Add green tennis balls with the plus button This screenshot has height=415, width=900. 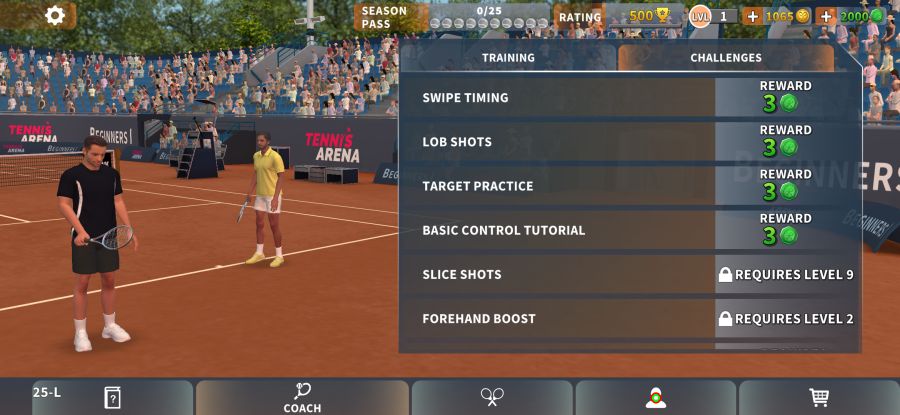click(826, 16)
